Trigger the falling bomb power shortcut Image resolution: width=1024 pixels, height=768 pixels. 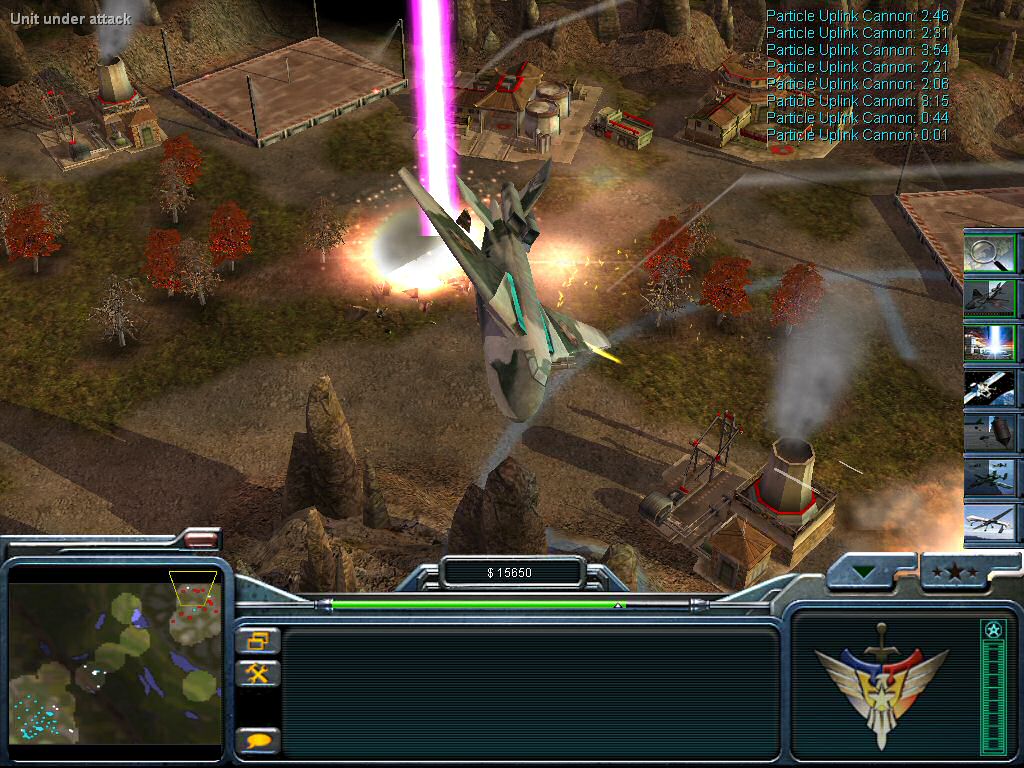point(990,433)
